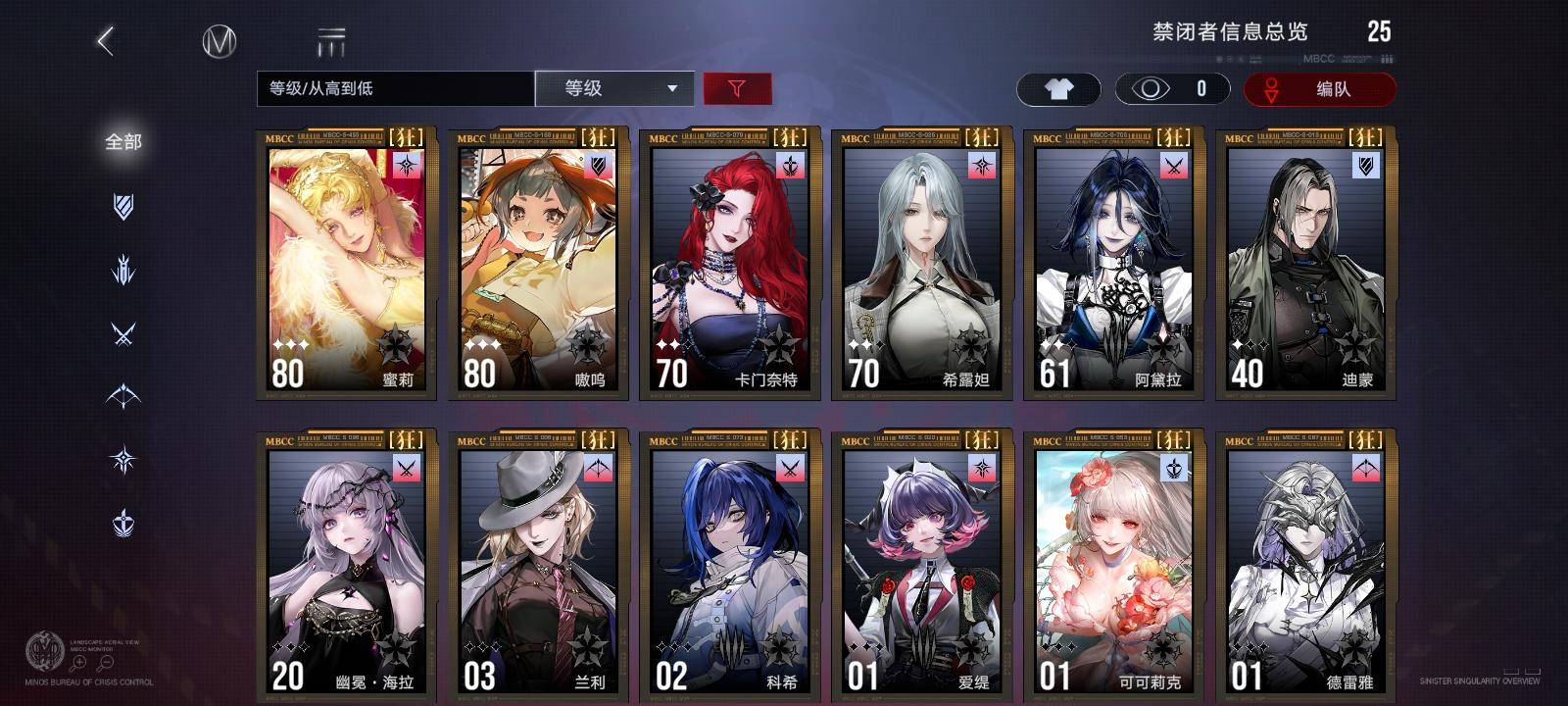This screenshot has height=706, width=1568.
Task: Click the list icon next to M emblem
Action: tap(333, 41)
